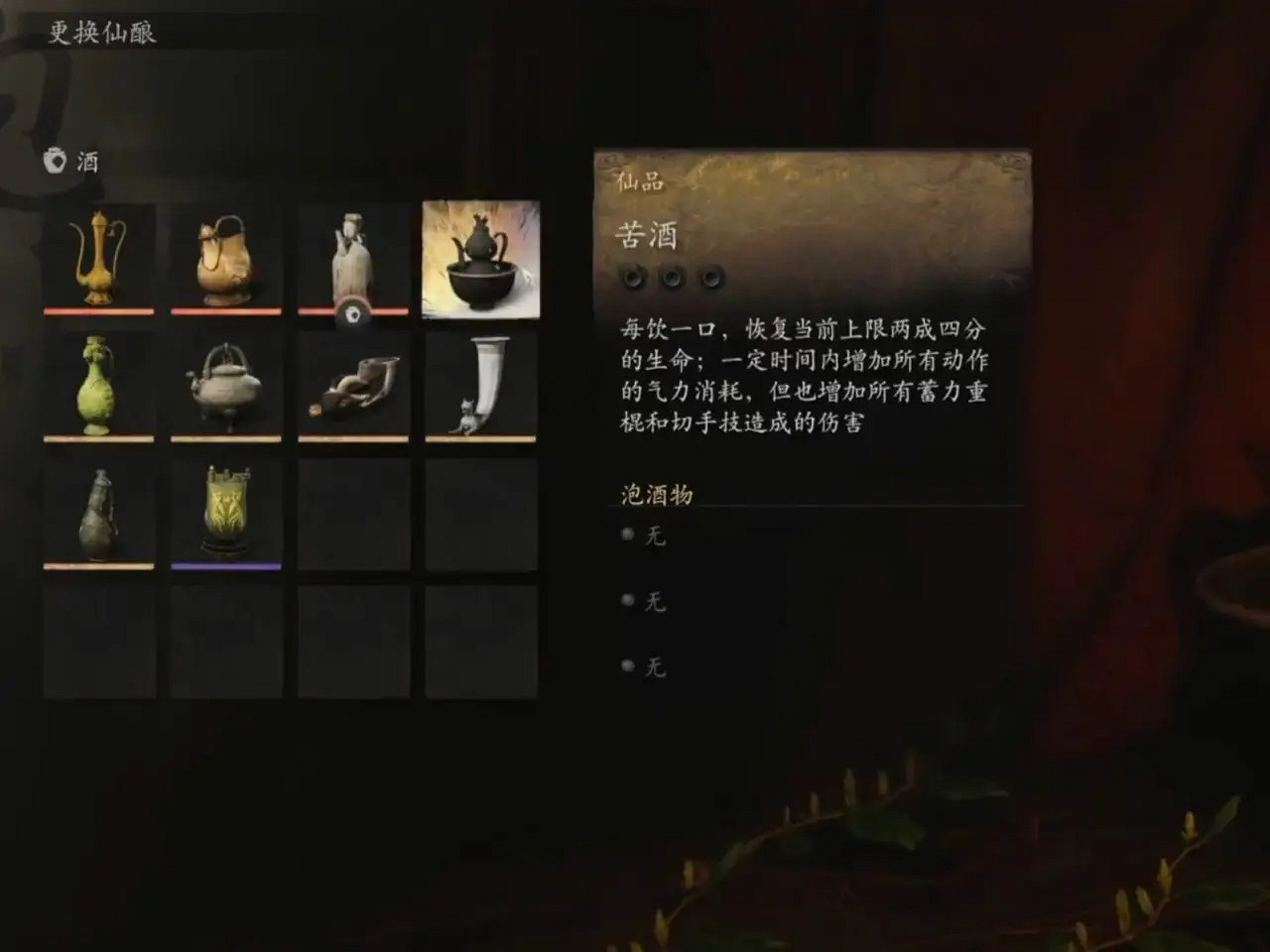1270x952 pixels.
Task: Select the dark bronze gourd vase
Action: (x=99, y=514)
